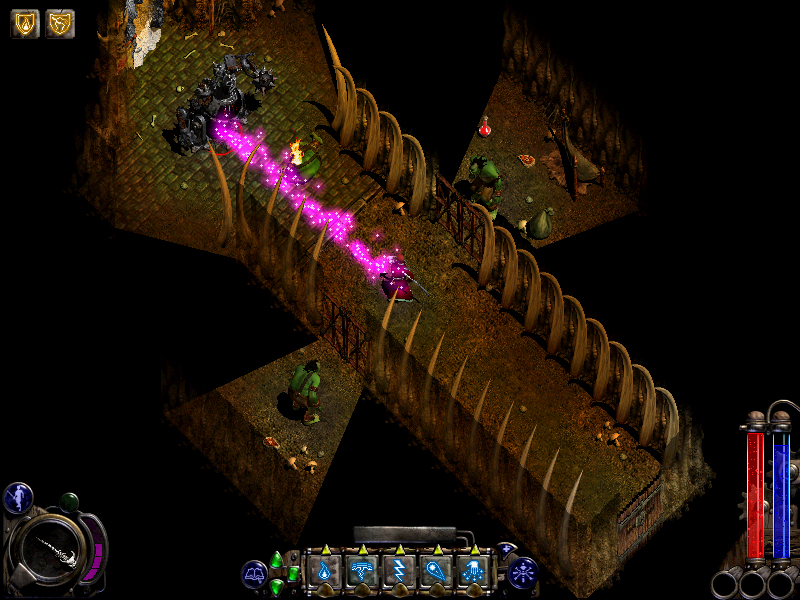Cast the lightning bolt spell
The width and height of the screenshot is (800, 600).
[x=398, y=571]
